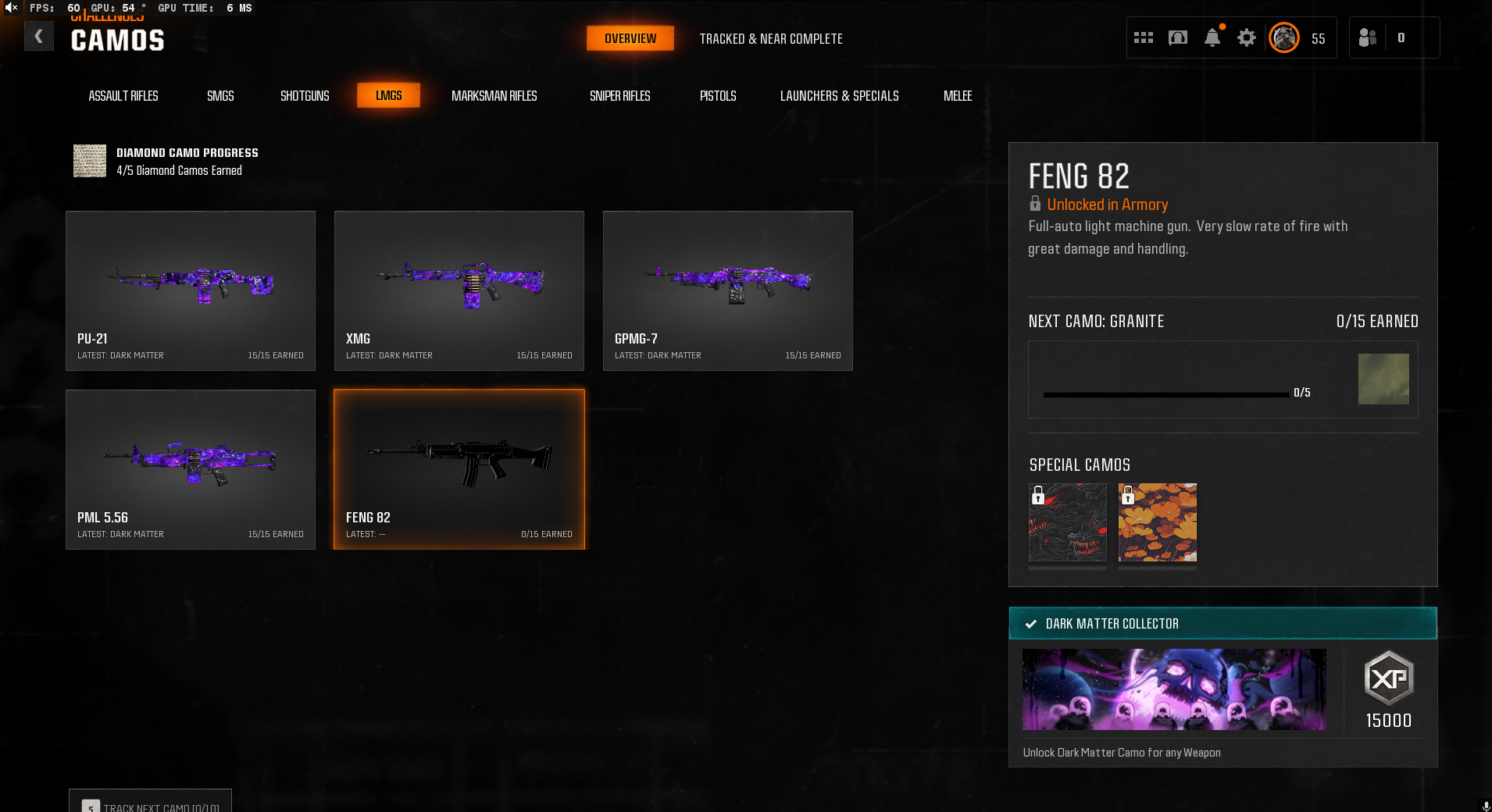Select the orange floral special camo
The height and width of the screenshot is (812, 1492).
pos(1157,522)
